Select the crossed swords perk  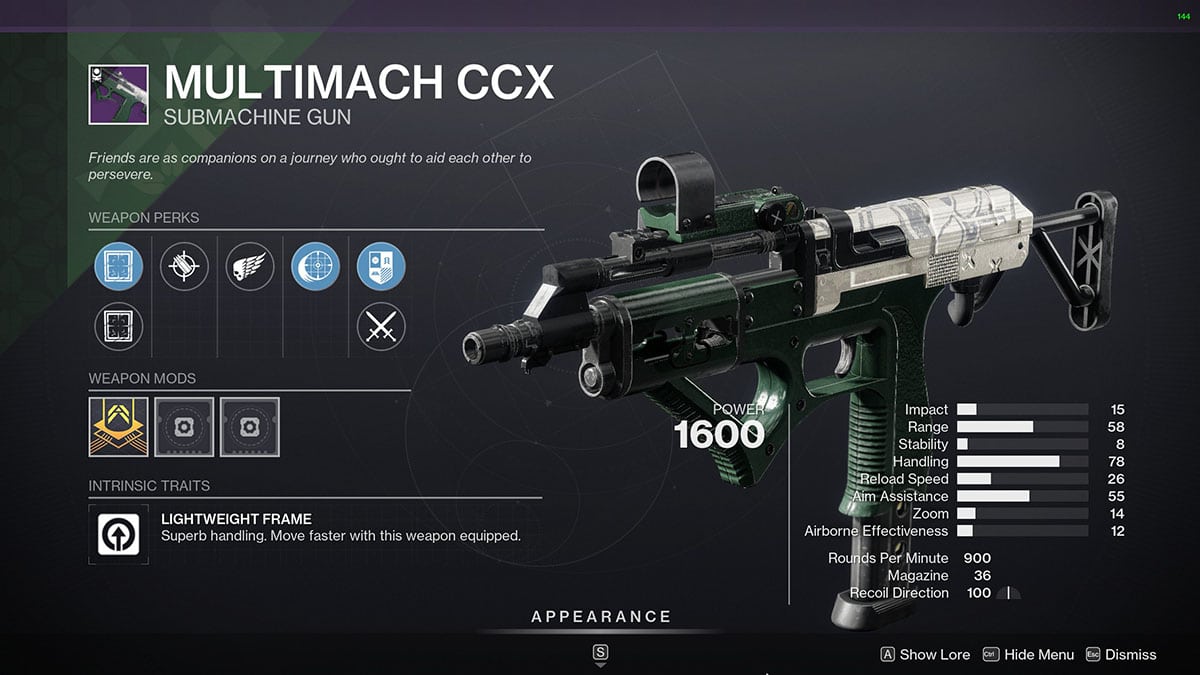[381, 326]
